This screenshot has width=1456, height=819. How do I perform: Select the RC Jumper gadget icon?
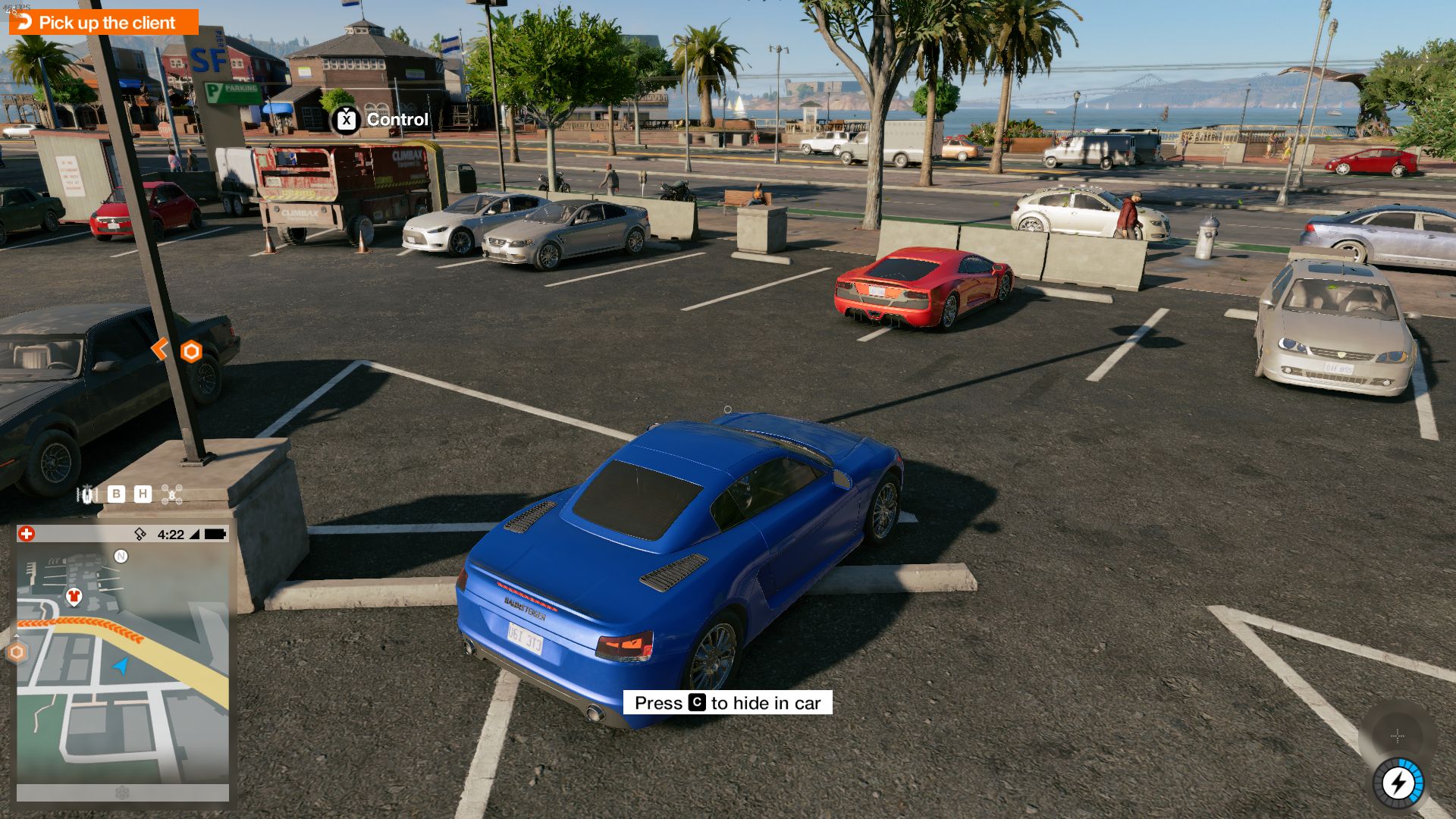pos(86,494)
